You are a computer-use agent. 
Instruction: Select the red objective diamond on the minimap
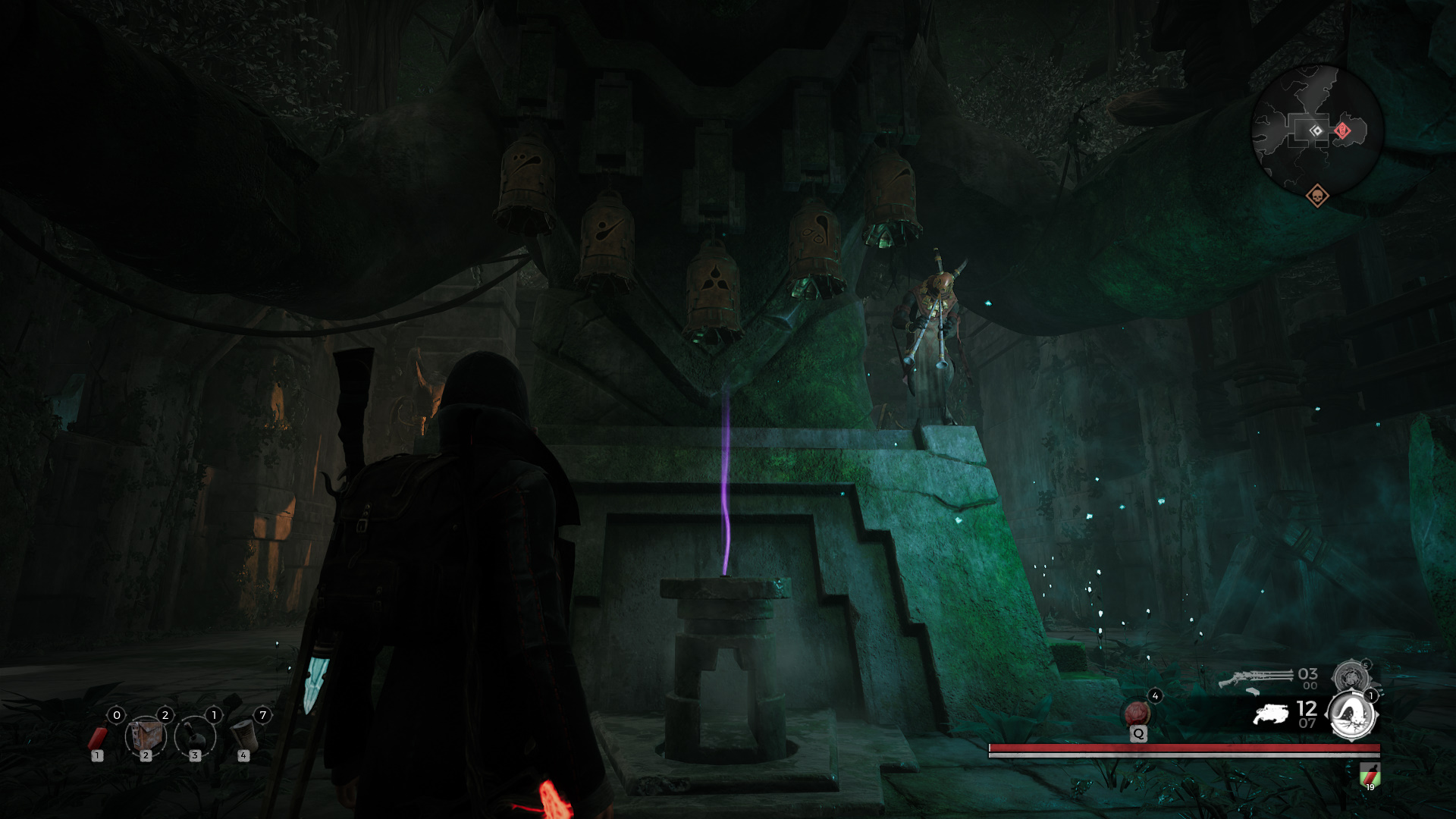pyautogui.click(x=1342, y=131)
